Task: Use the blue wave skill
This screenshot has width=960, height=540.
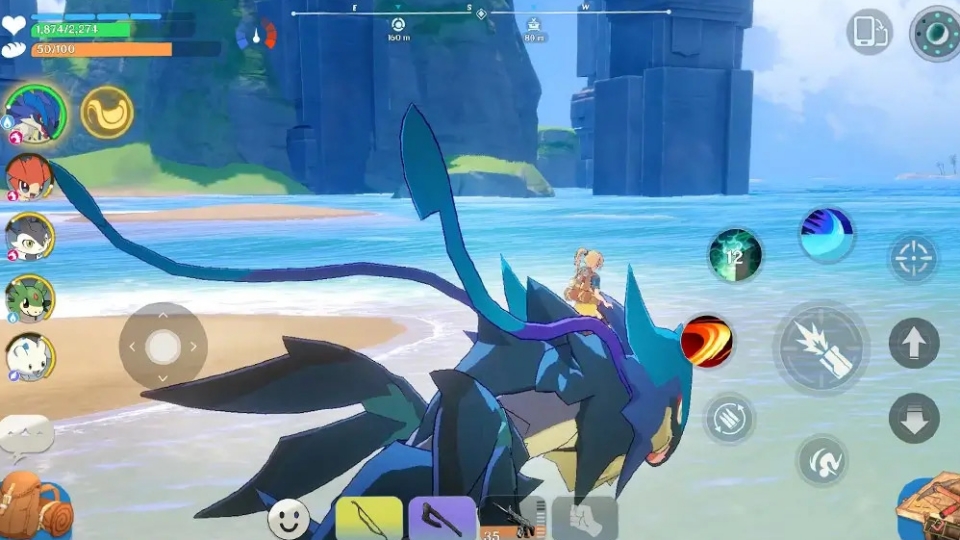Action: (826, 235)
